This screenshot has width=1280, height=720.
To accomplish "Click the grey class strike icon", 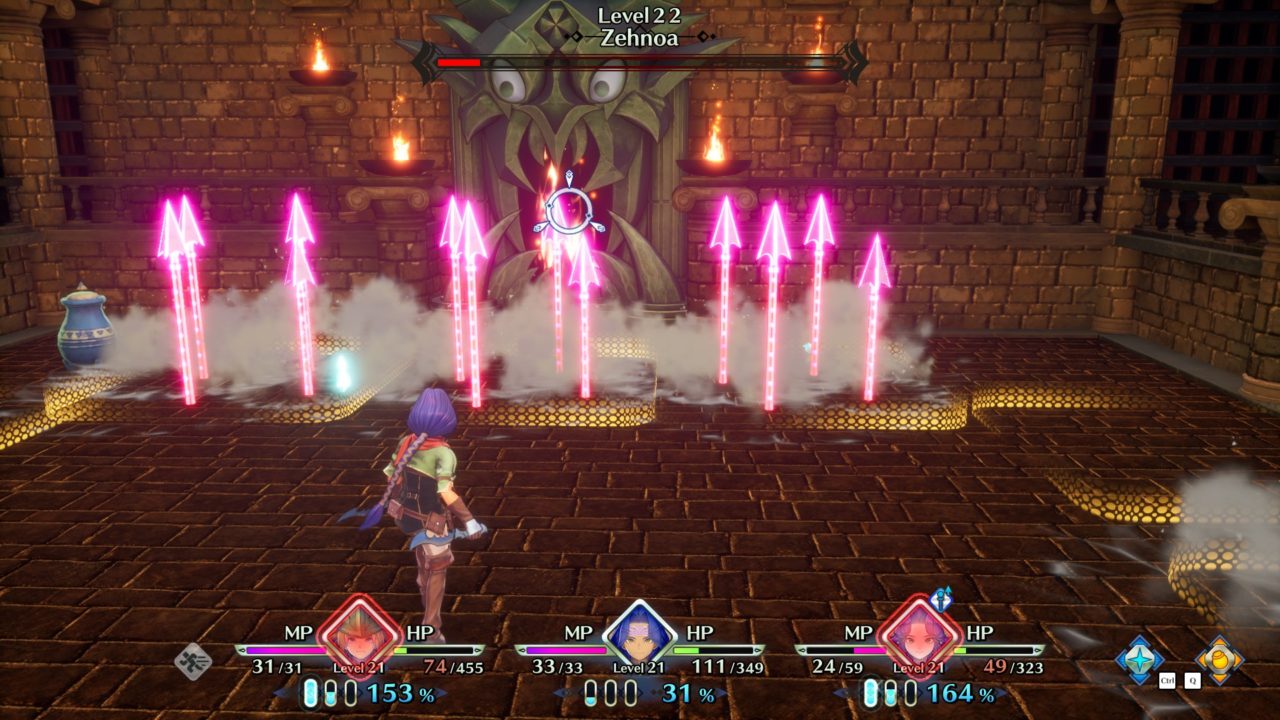I will pyautogui.click(x=192, y=661).
